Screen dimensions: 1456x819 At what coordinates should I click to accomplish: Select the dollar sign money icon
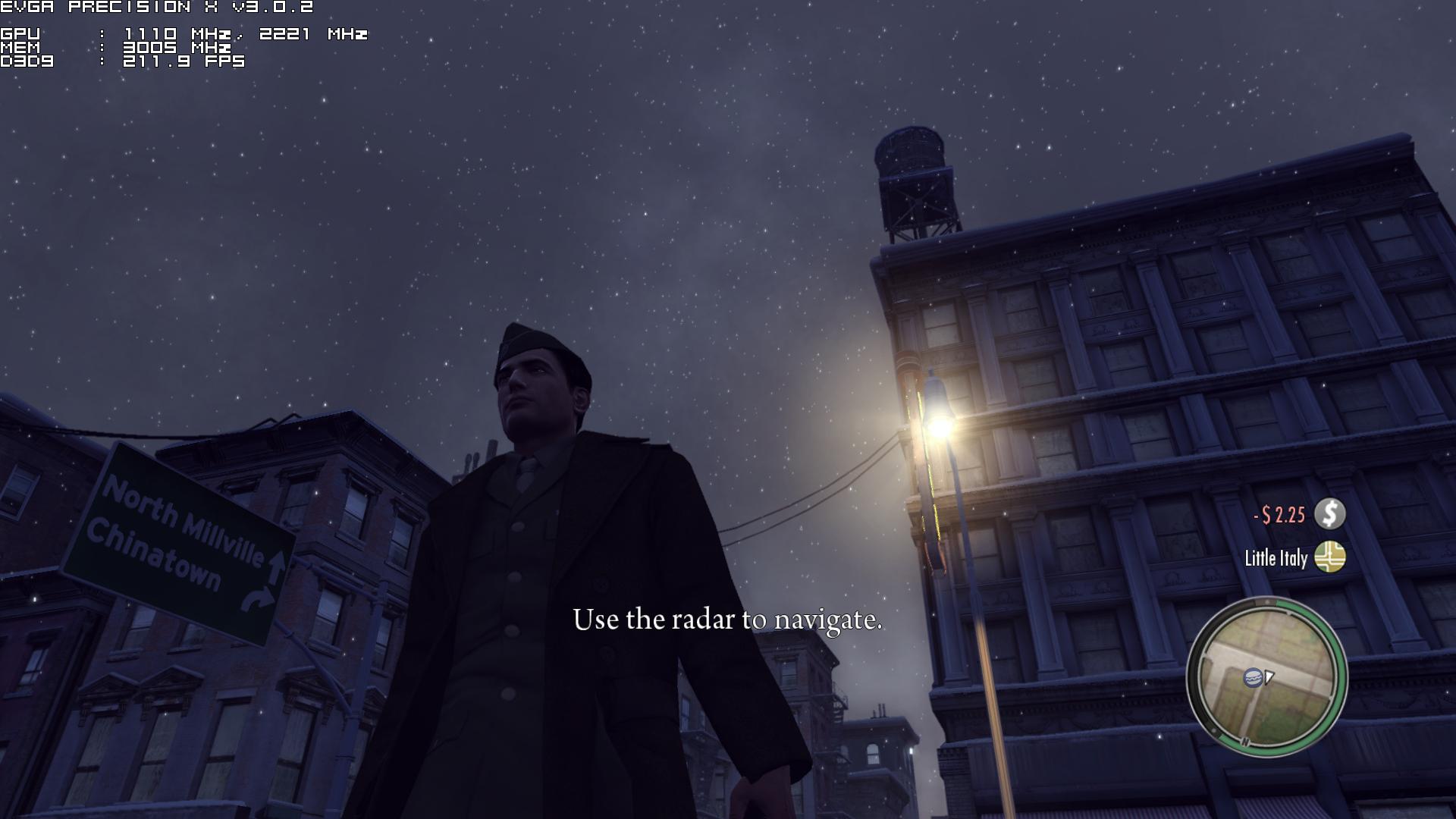pyautogui.click(x=1329, y=514)
